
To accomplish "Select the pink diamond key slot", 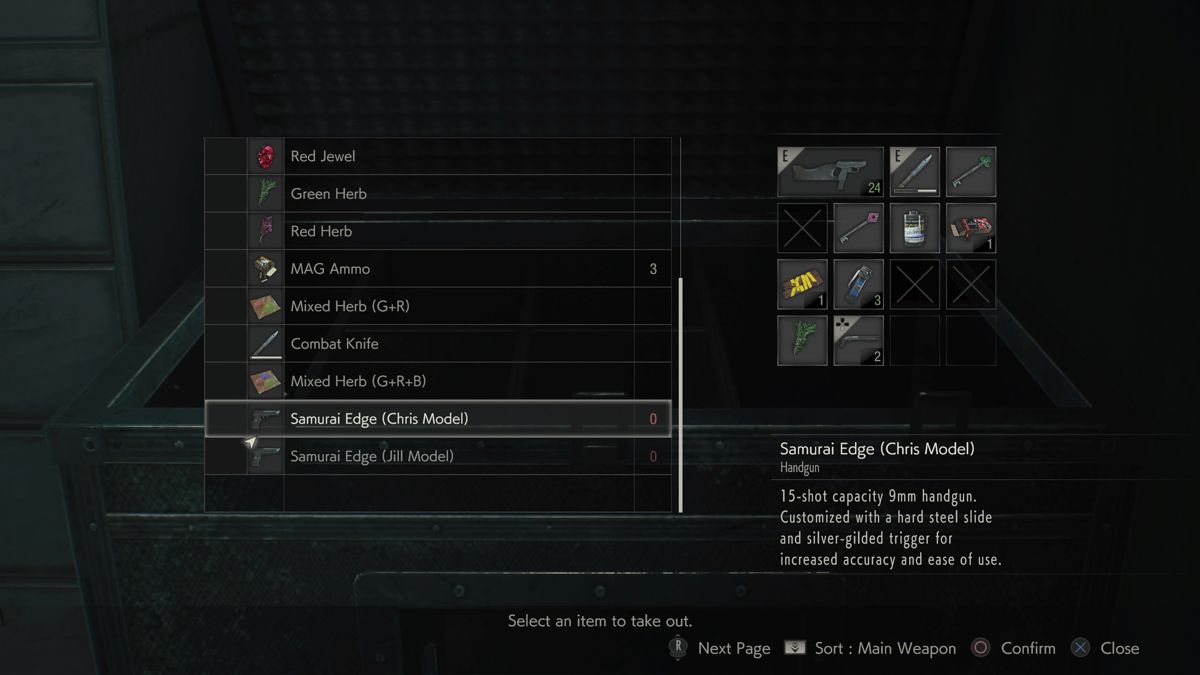I will 859,228.
